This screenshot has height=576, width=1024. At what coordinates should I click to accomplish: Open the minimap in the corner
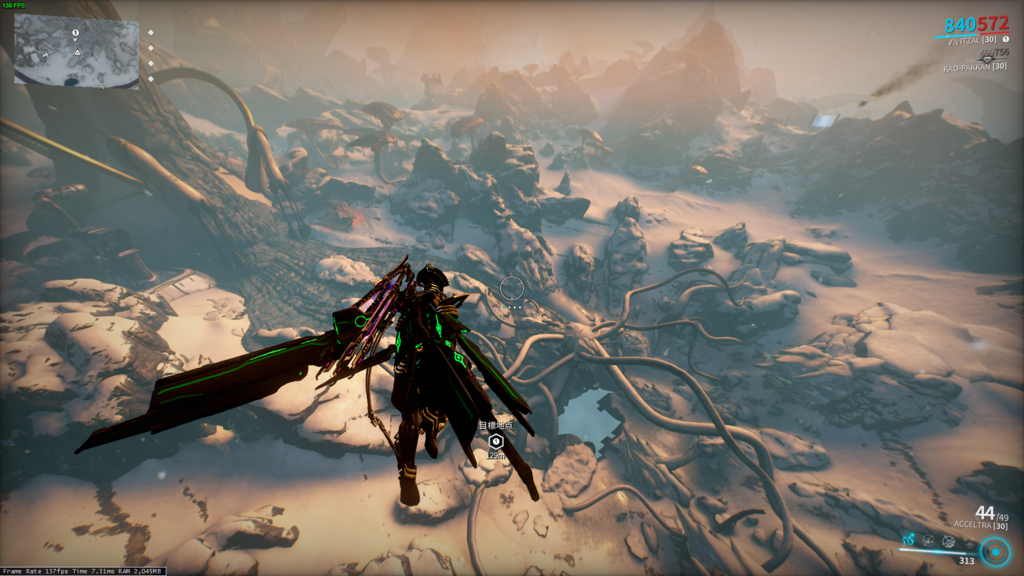pos(76,50)
